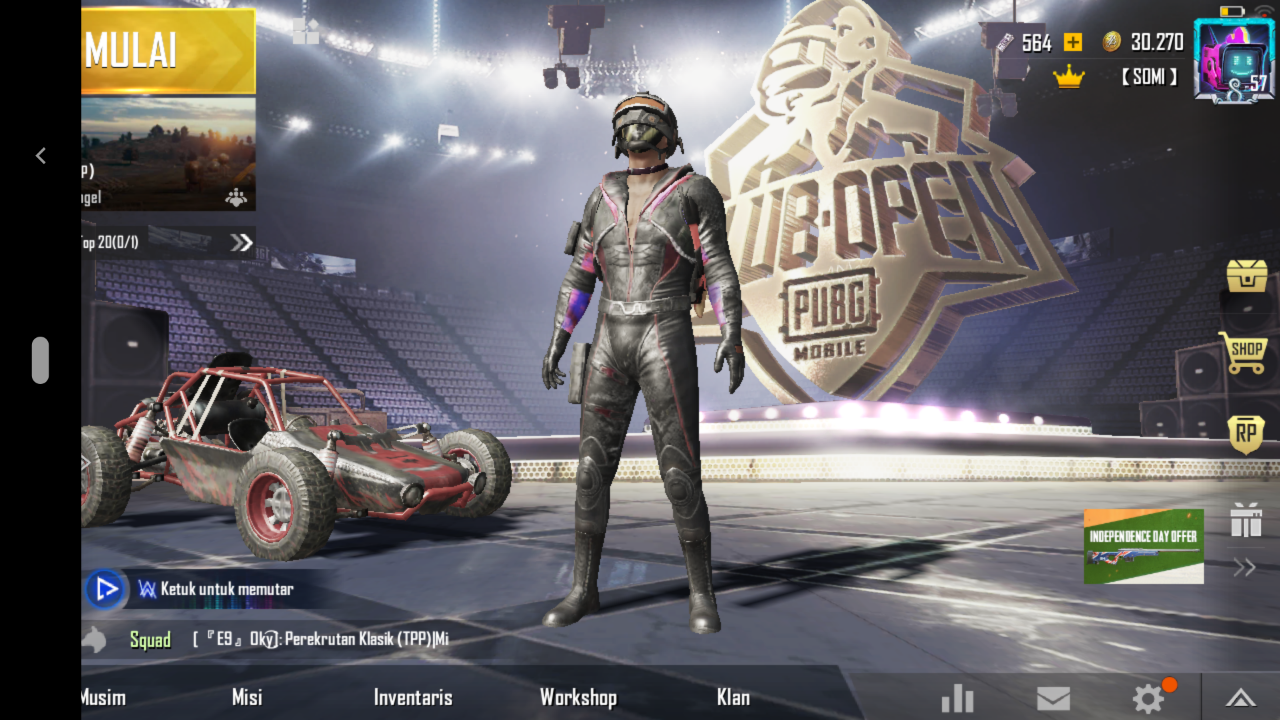Open the gear settings icon
The image size is (1280, 720).
click(1148, 698)
